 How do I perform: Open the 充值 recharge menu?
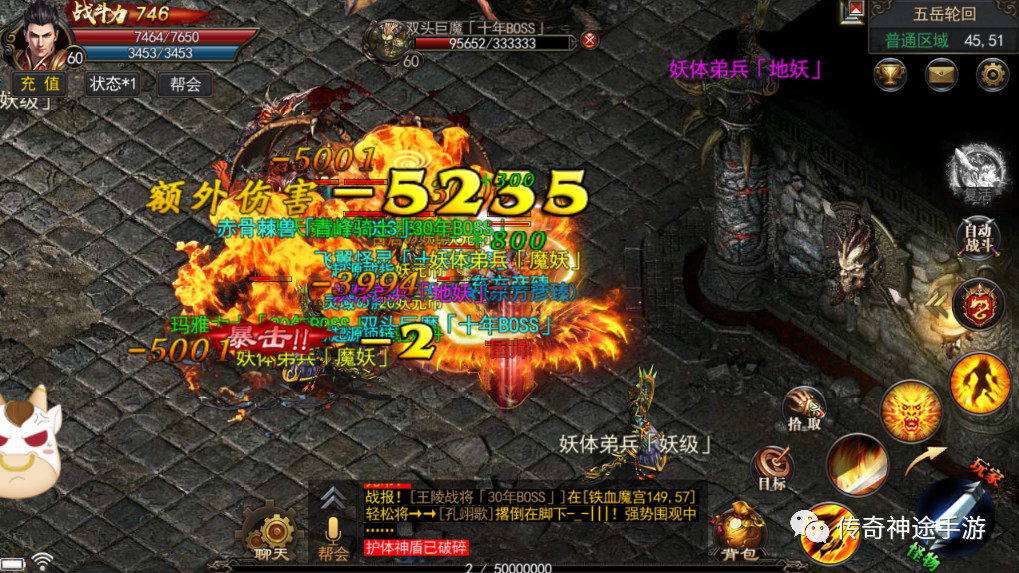coord(39,84)
